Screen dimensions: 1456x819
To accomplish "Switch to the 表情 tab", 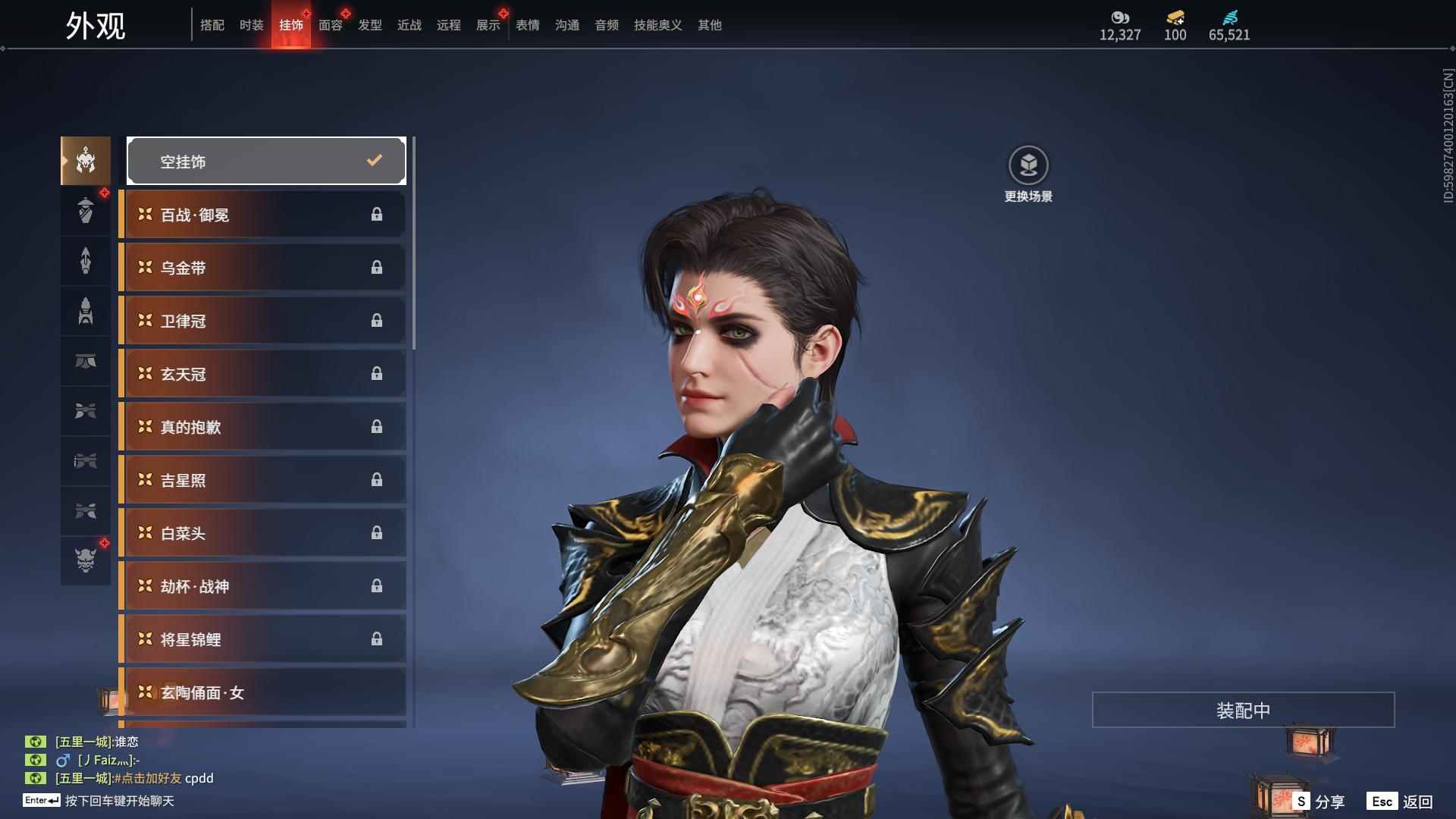I will coord(527,25).
